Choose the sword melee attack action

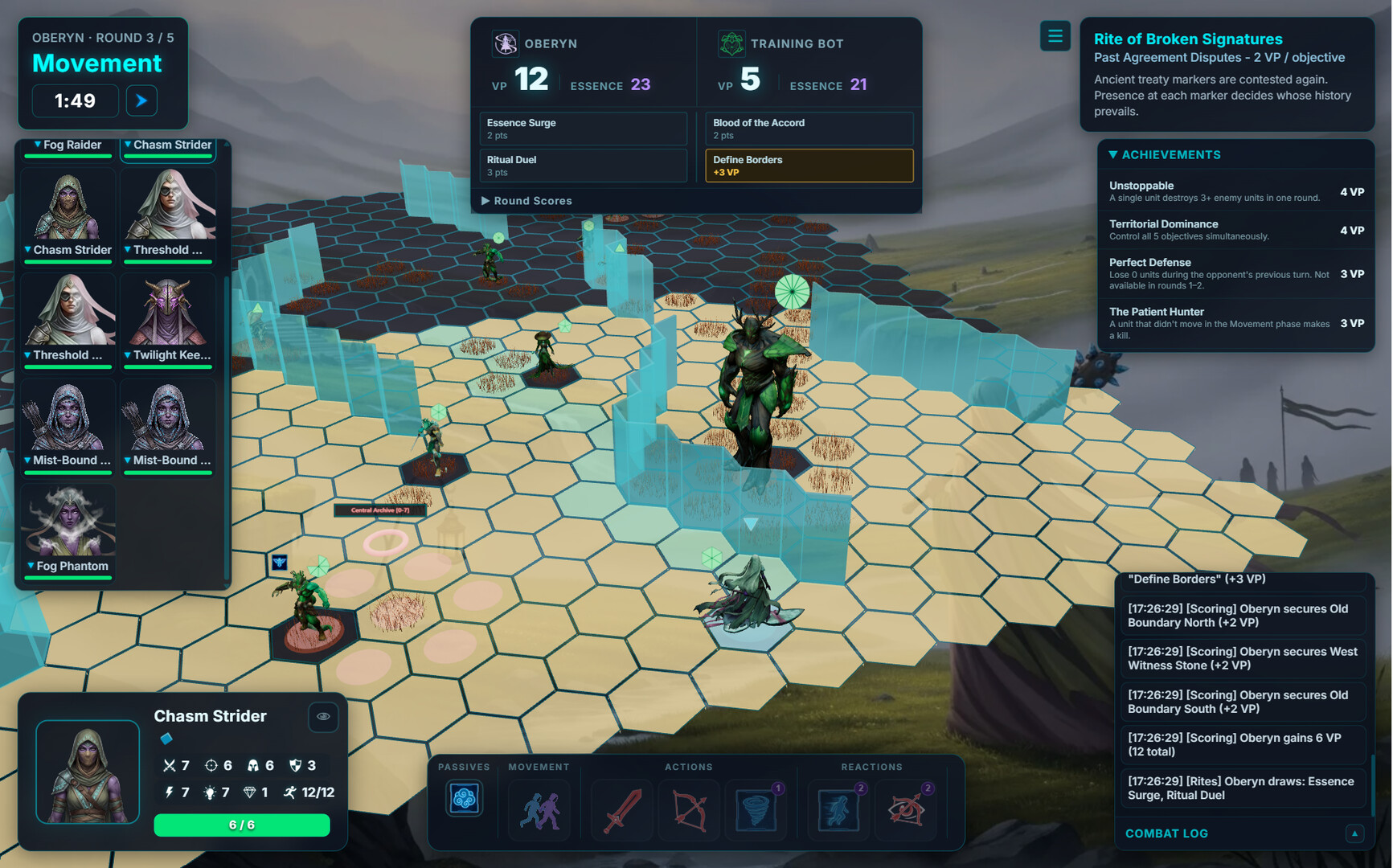tap(622, 810)
